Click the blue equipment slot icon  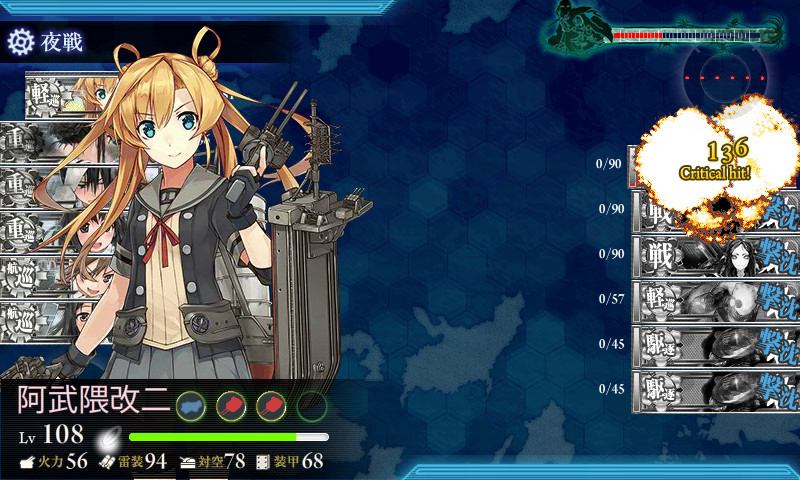(x=191, y=405)
